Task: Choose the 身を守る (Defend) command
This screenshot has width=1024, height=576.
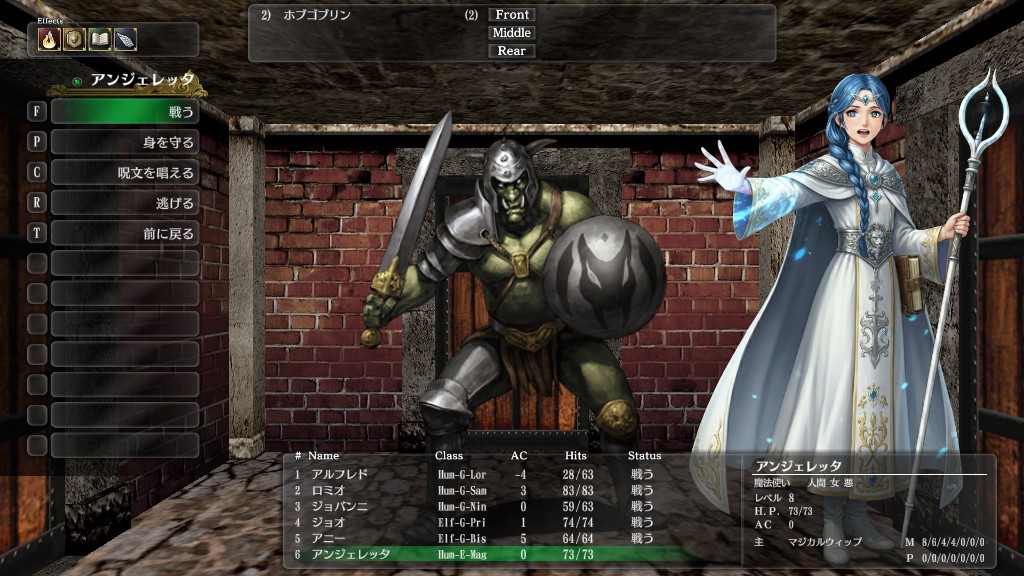Action: pos(124,142)
